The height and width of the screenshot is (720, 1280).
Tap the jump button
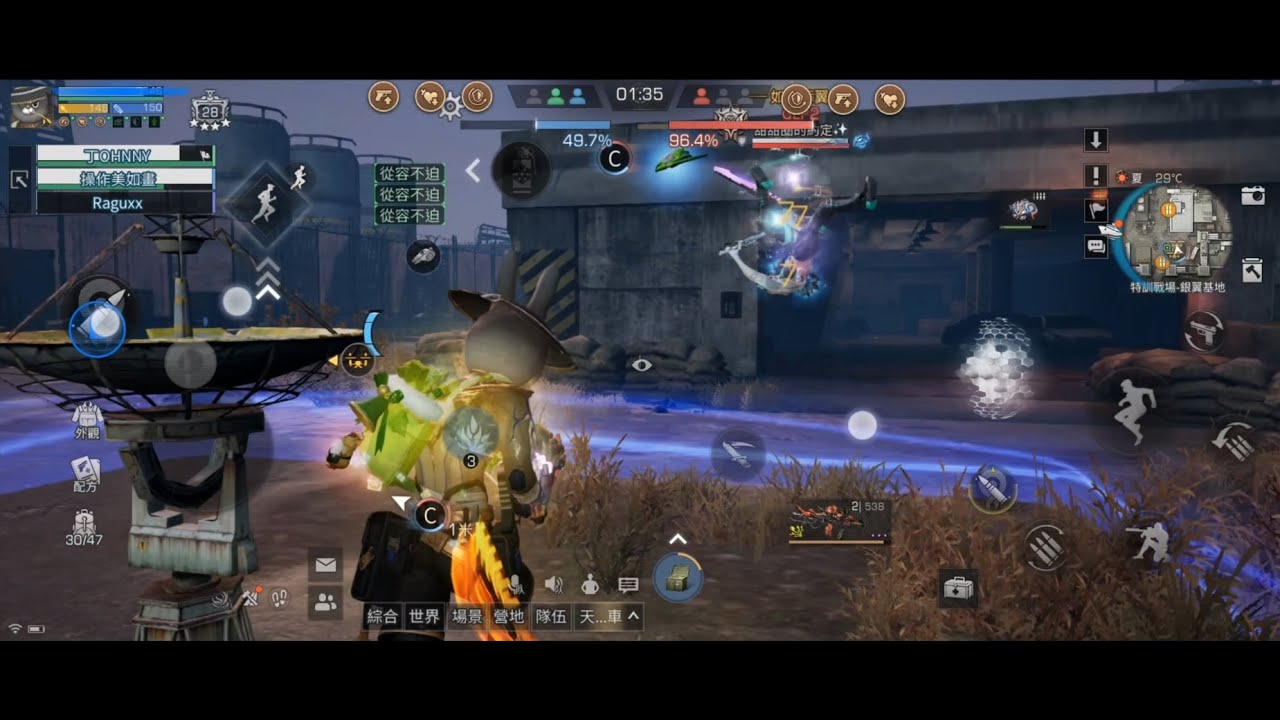coord(1136,410)
